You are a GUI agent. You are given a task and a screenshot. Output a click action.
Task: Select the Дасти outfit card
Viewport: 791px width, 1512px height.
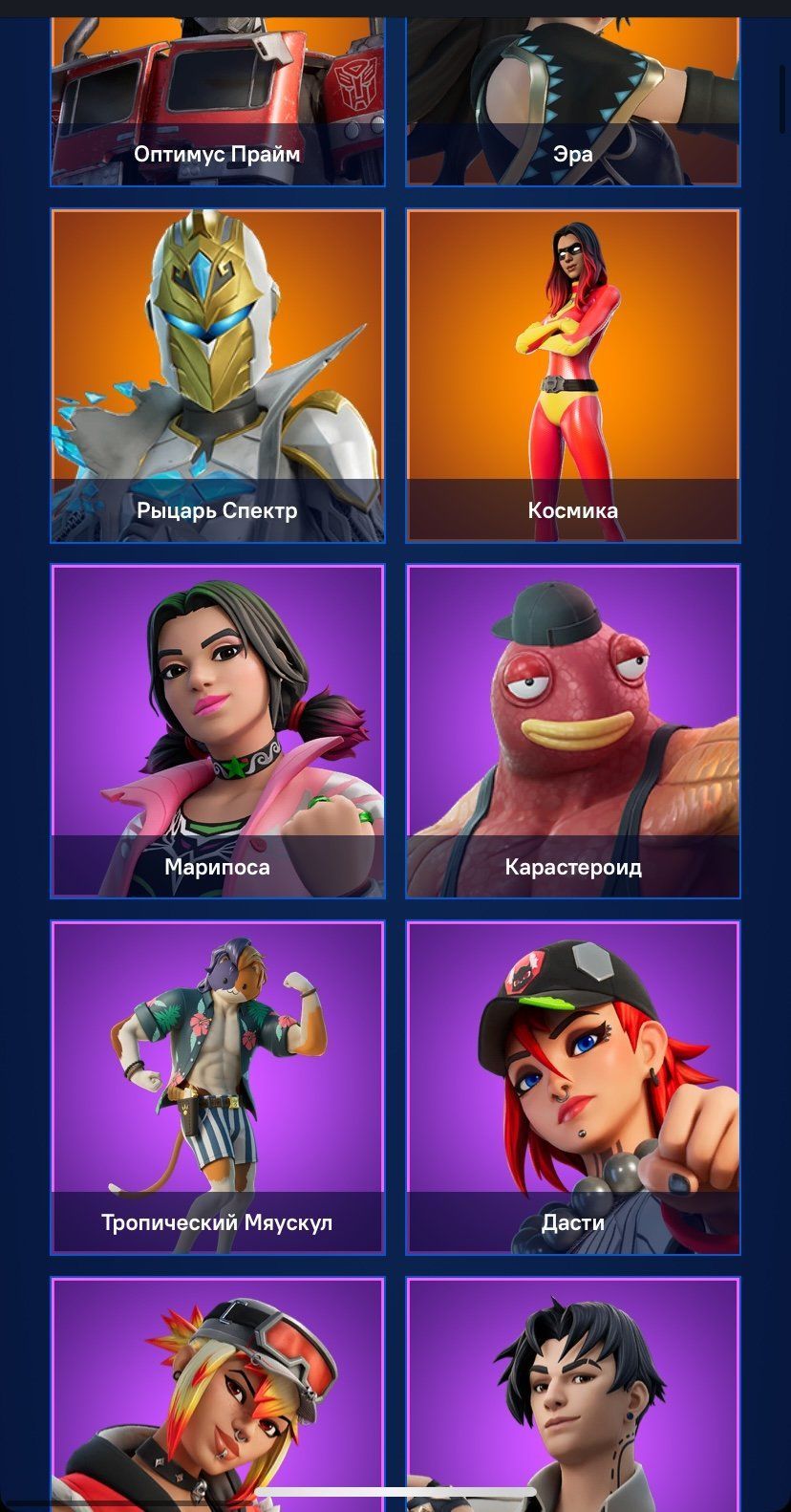point(573,1087)
